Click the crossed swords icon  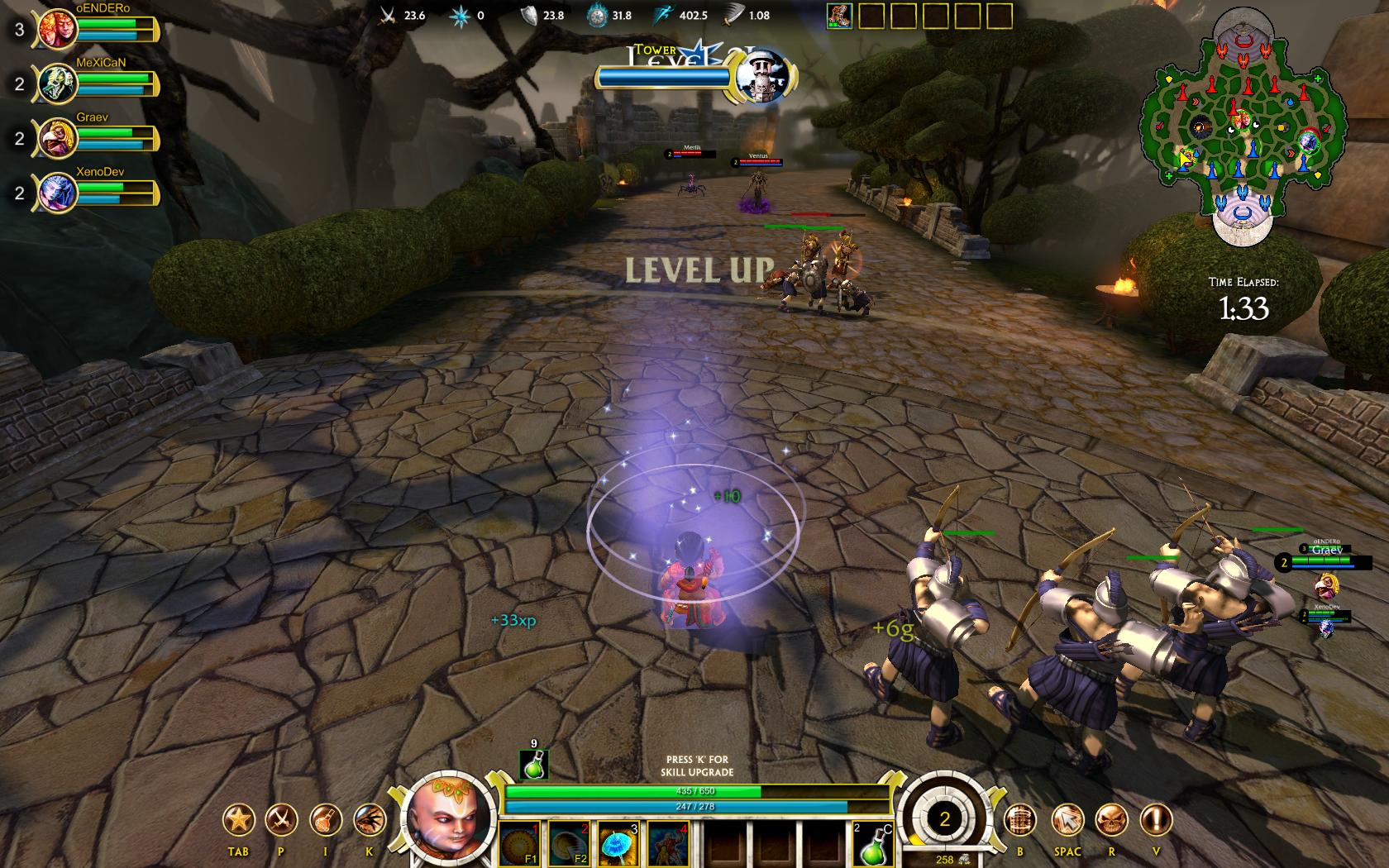[281, 820]
